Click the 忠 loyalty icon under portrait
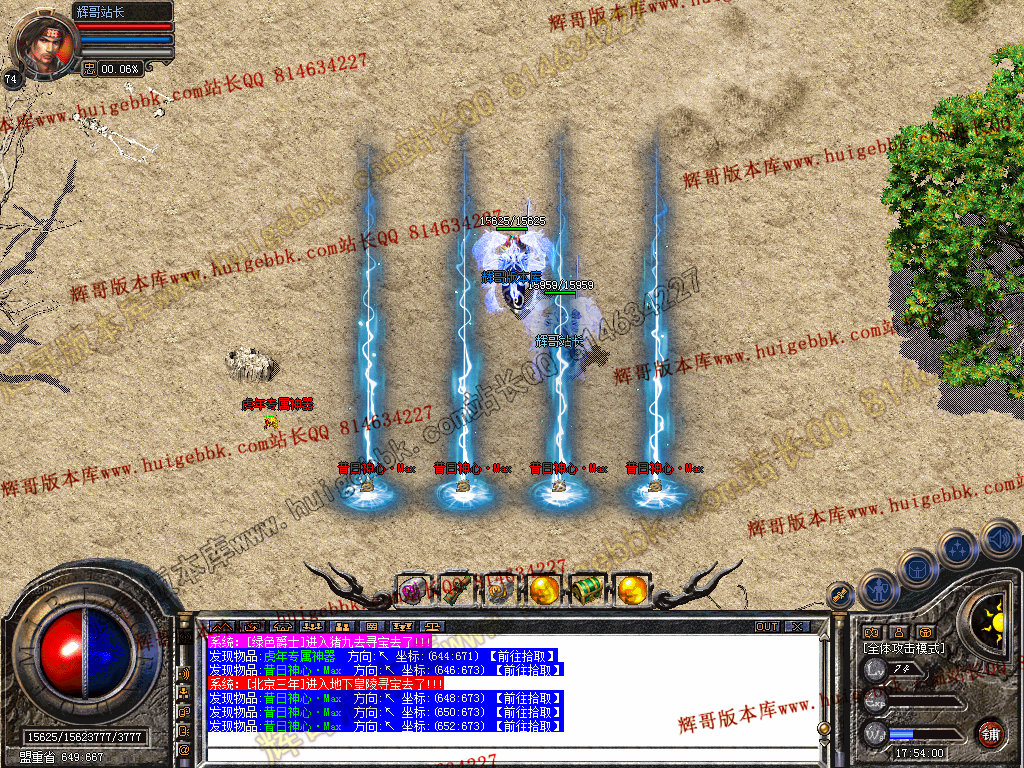The height and width of the screenshot is (768, 1024). [89, 69]
